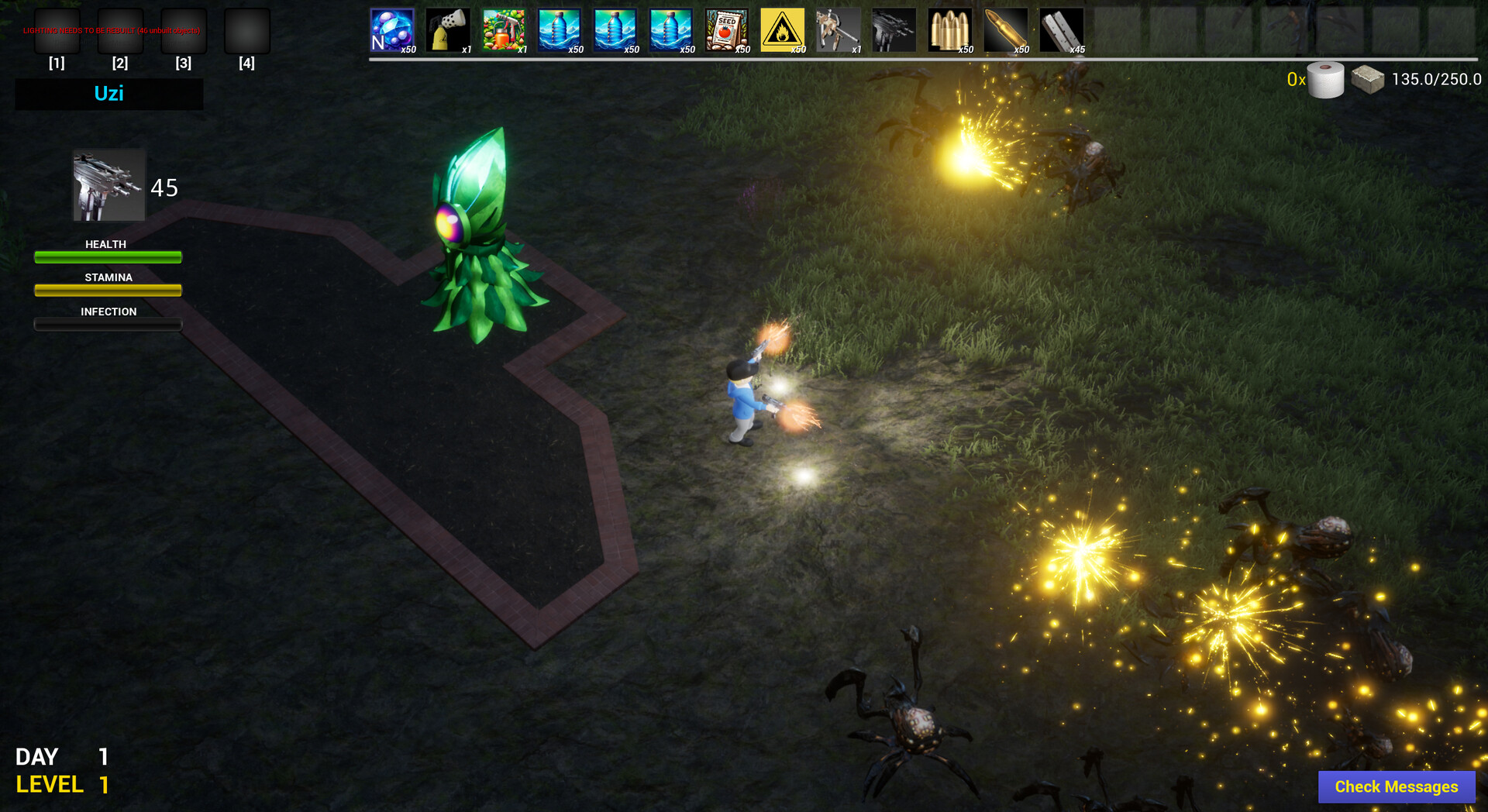1488x812 pixels.
Task: Select a water bottle from the hotbar
Action: pyautogui.click(x=560, y=29)
